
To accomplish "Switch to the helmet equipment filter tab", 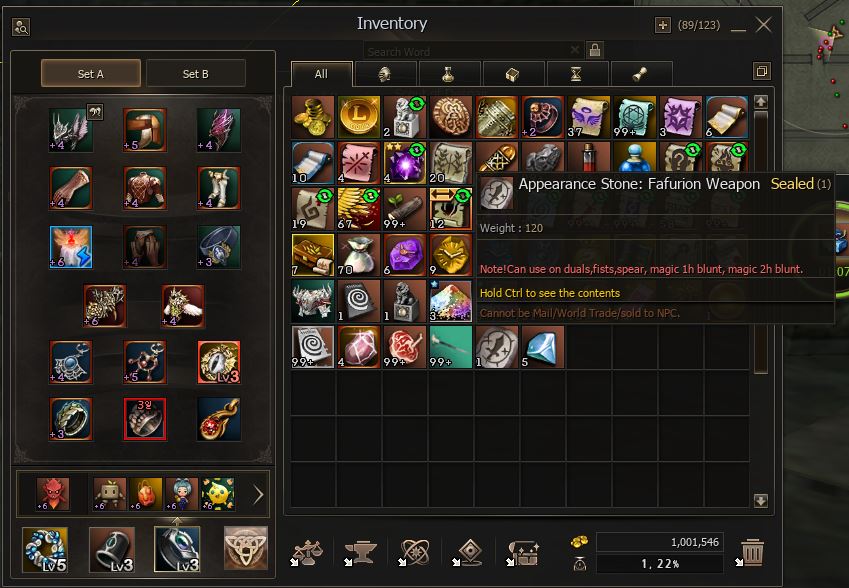I will coord(384,73).
